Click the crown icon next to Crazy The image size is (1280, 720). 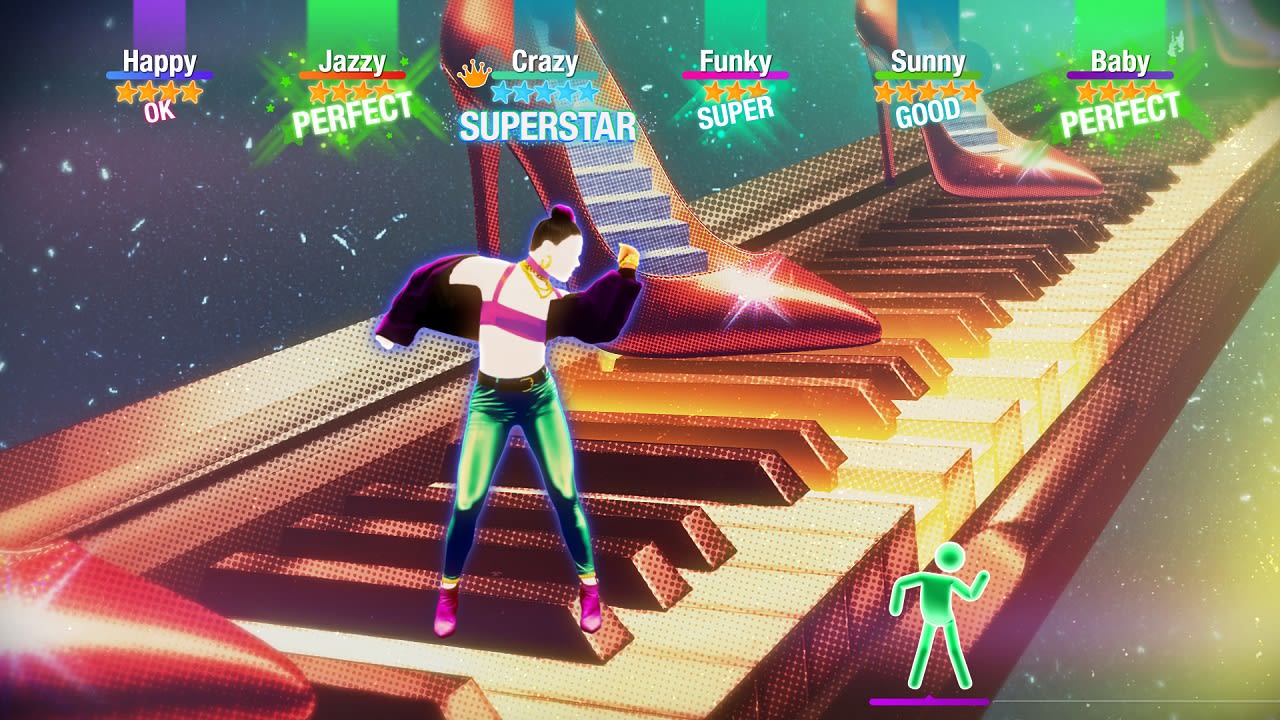pyautogui.click(x=475, y=72)
